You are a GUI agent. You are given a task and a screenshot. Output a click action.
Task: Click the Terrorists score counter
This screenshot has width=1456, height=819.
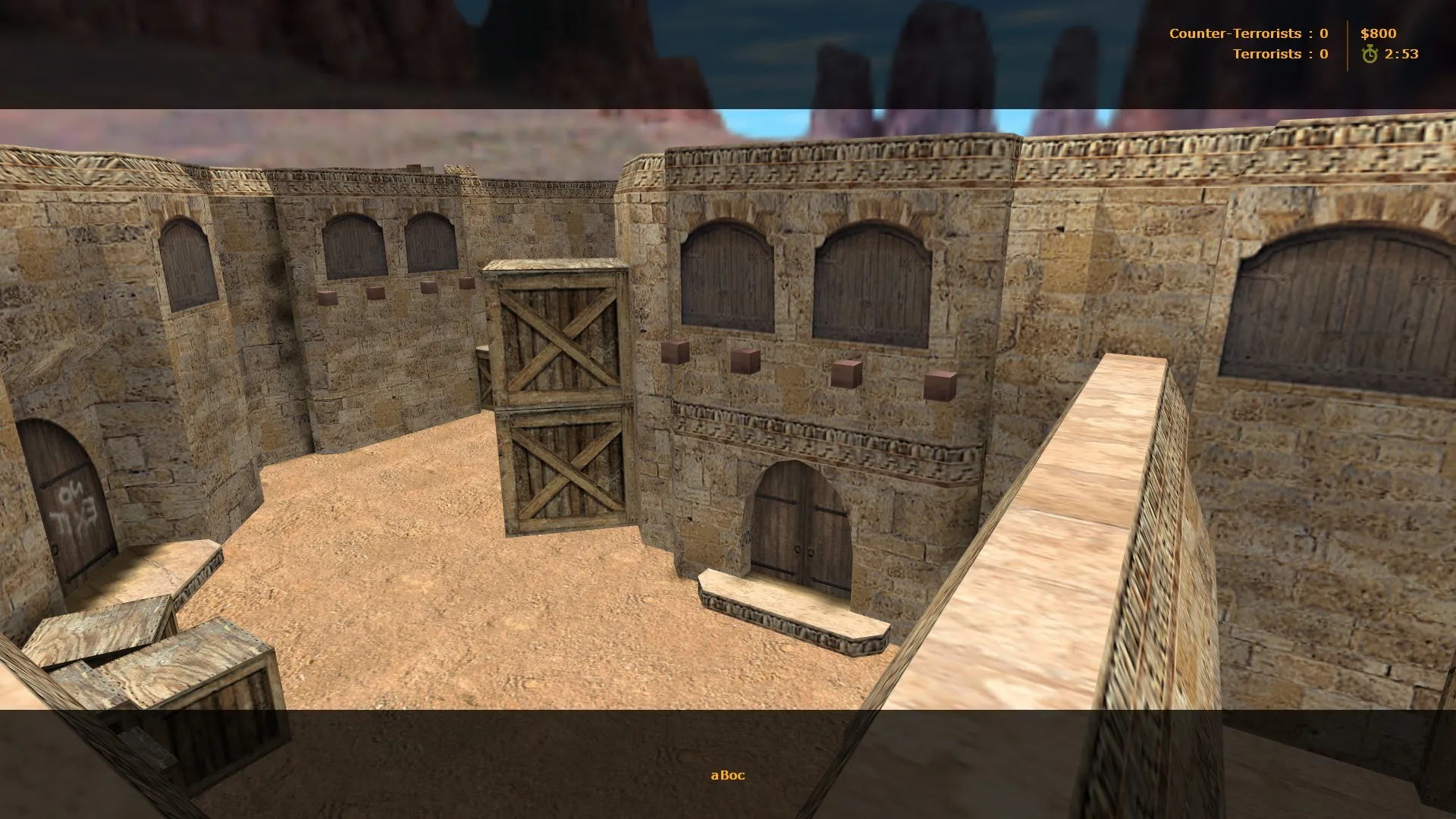coord(1323,53)
